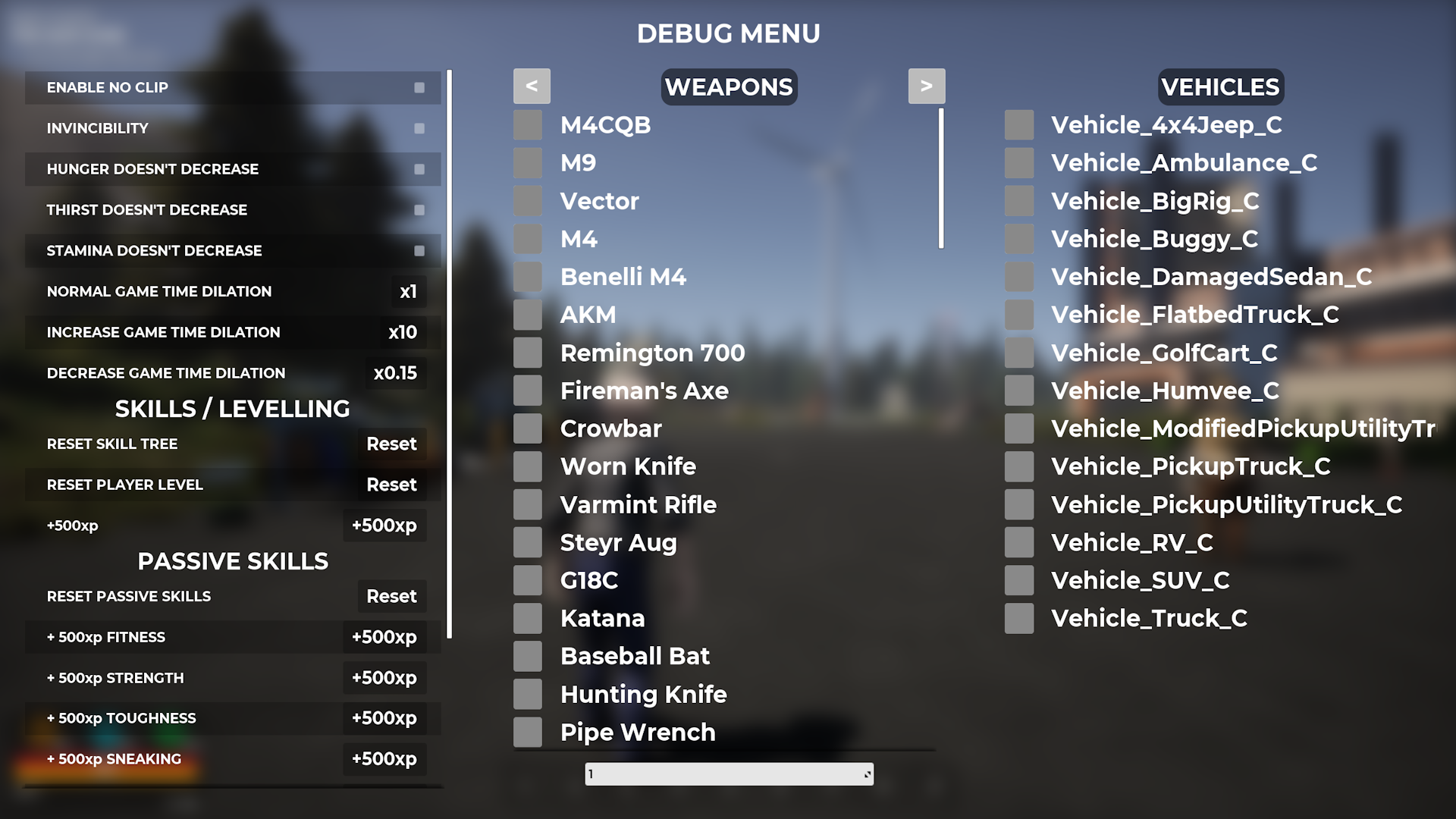Click the next category arrow beside Weapons
1456x819 pixels.
pyautogui.click(x=927, y=86)
